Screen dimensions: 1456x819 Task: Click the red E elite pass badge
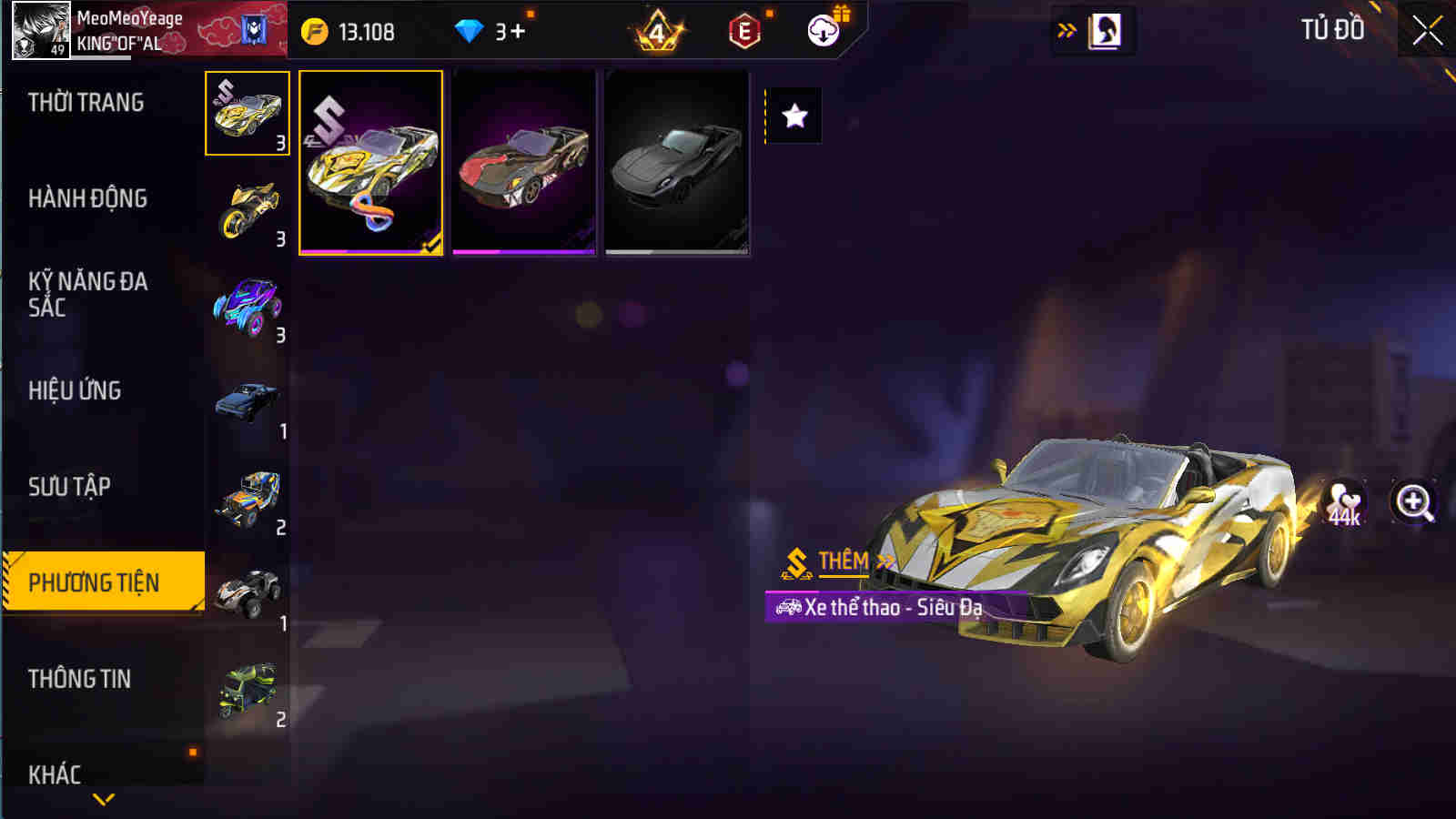click(x=744, y=30)
